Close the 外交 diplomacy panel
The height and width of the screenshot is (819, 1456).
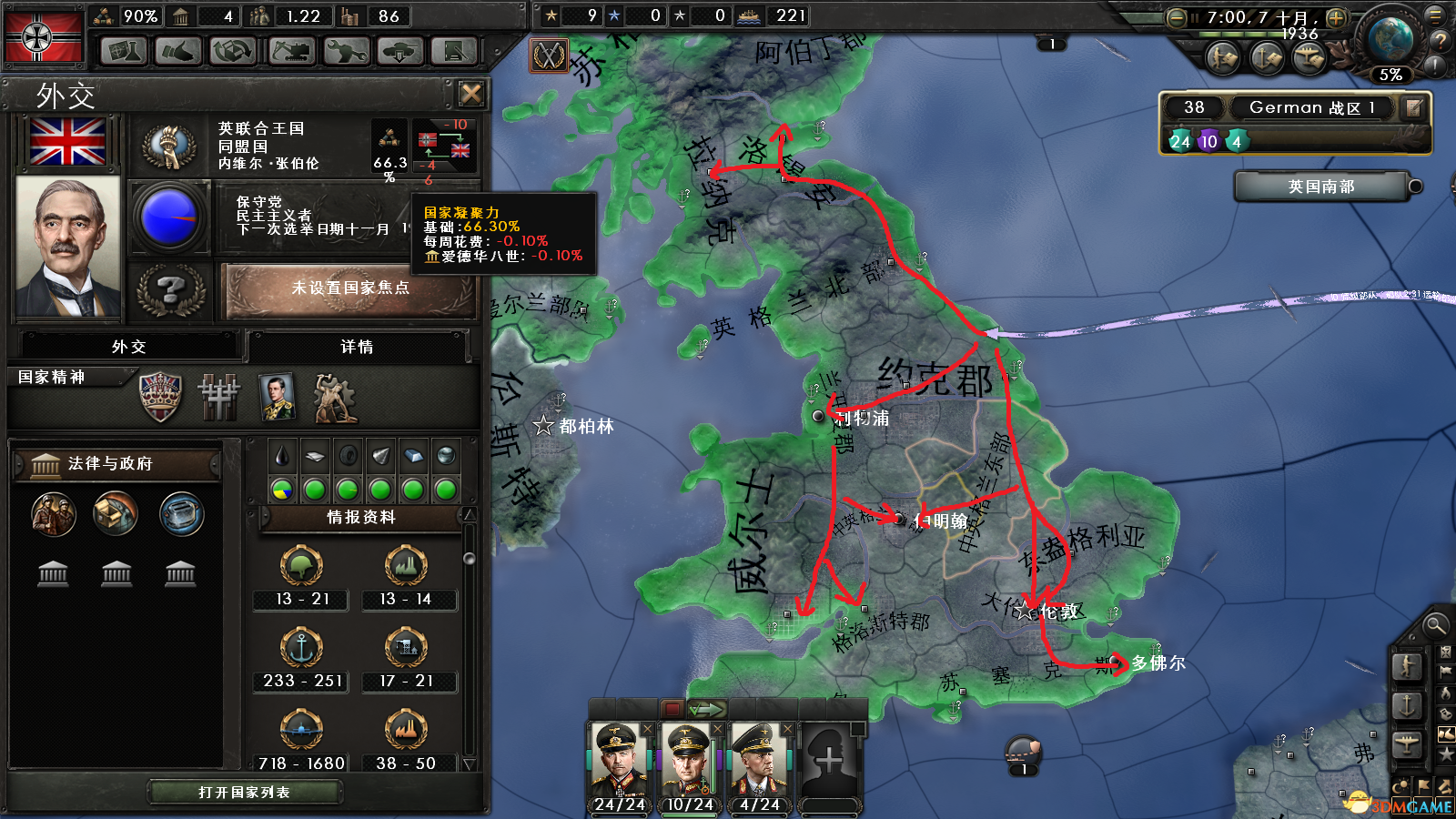471,94
